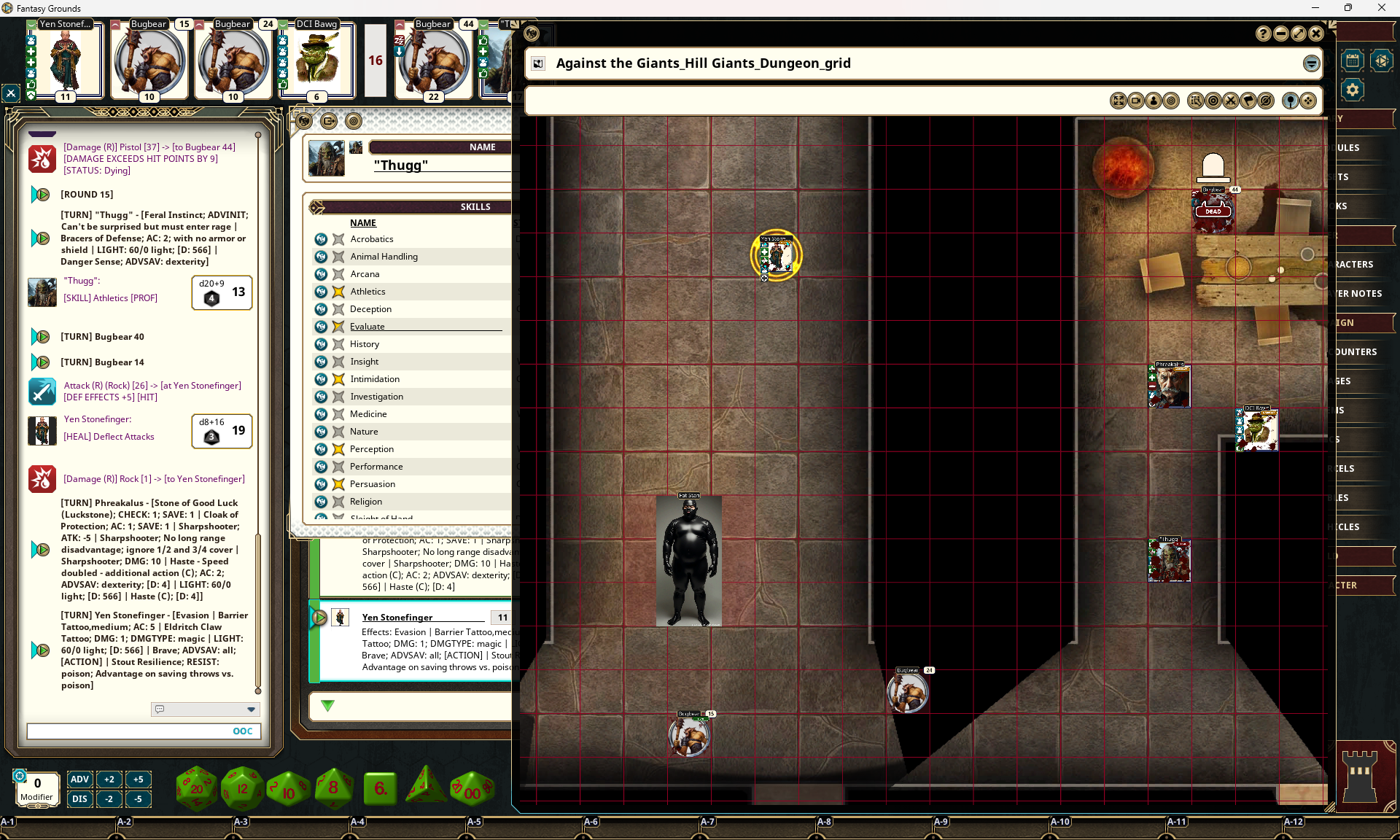The image size is (1400, 840).
Task: Select the DCI Bawg portrait in the tracker
Action: 317,61
